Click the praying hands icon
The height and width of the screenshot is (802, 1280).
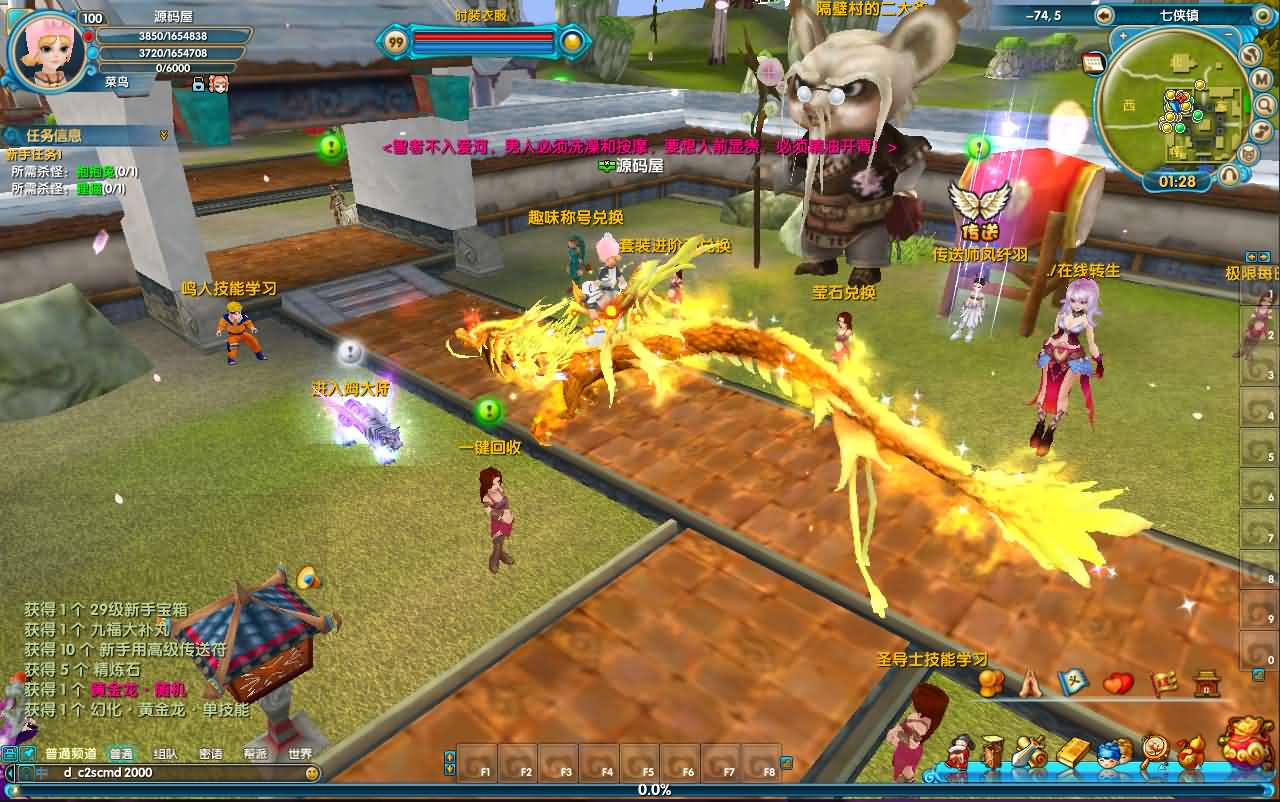(x=1031, y=684)
